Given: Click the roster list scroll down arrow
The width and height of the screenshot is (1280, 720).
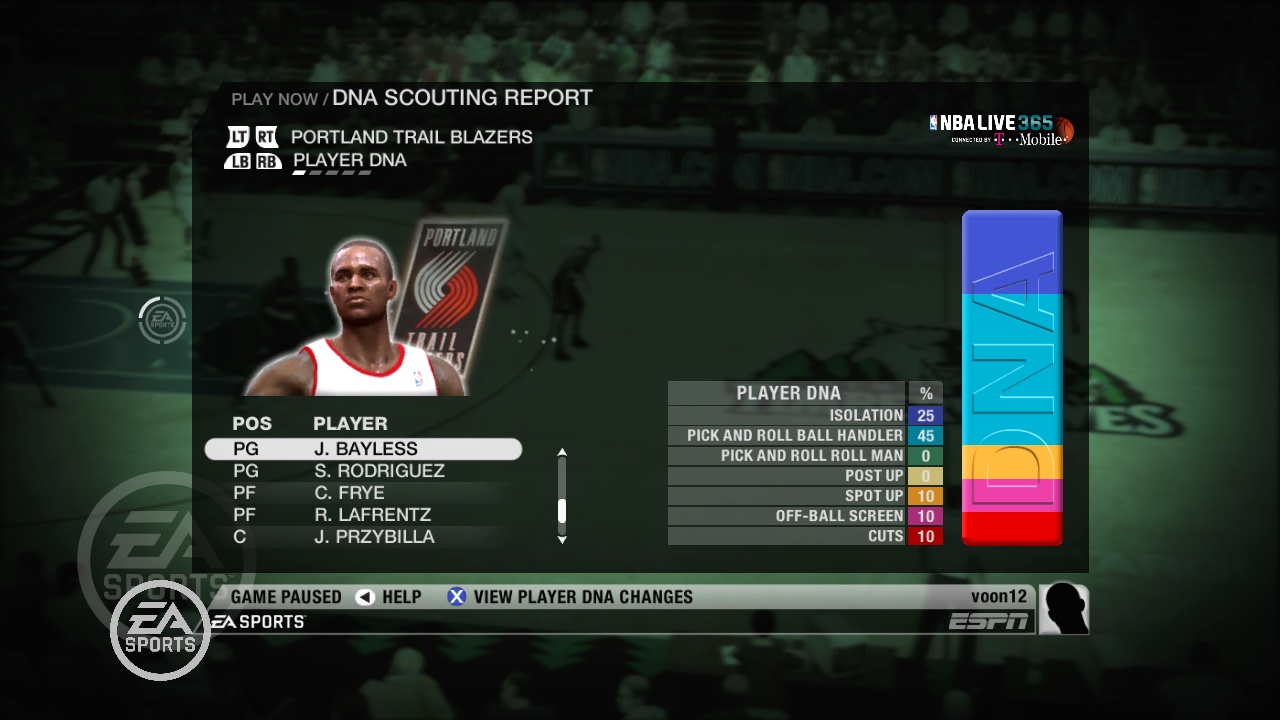Looking at the screenshot, I should pyautogui.click(x=562, y=539).
